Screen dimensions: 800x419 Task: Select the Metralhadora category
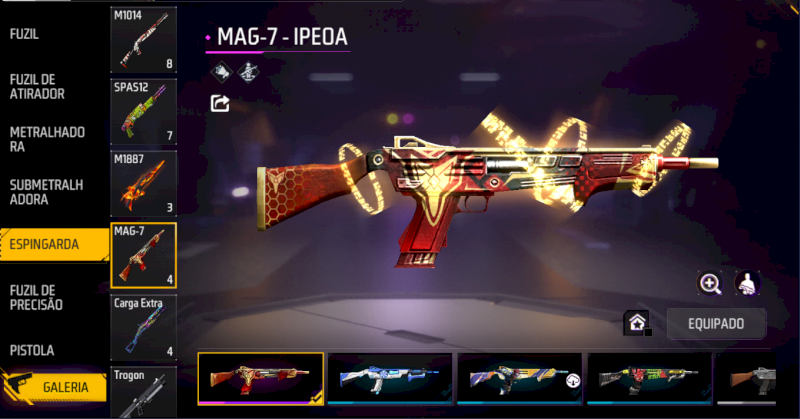coord(47,139)
